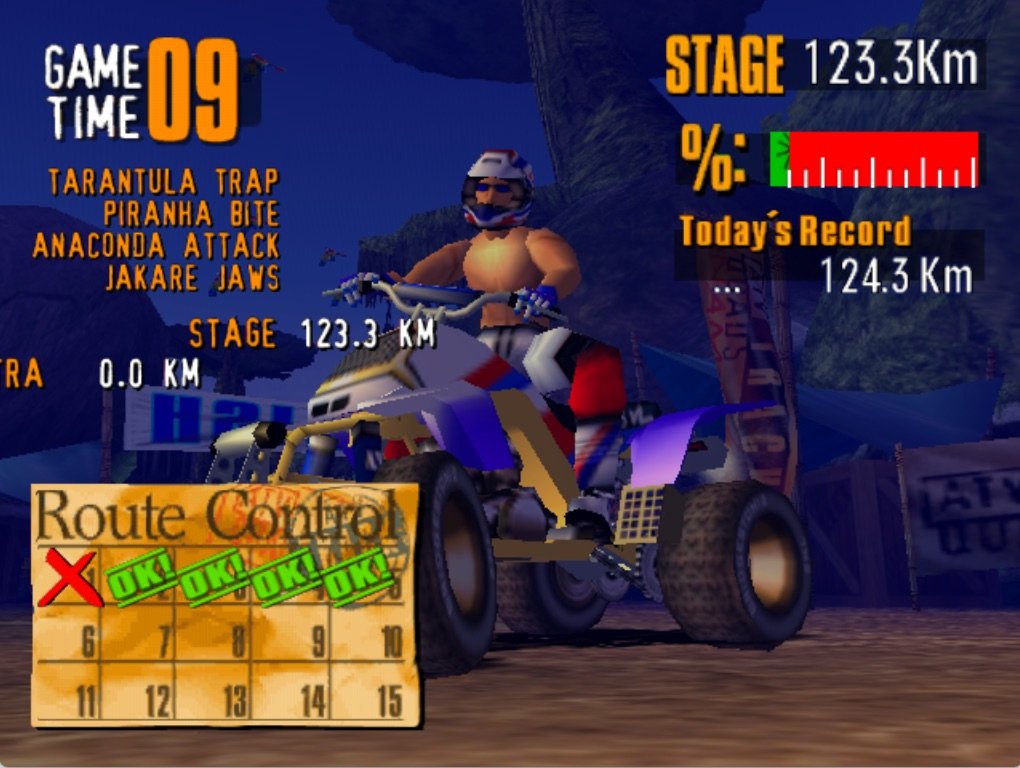Click the Jakare Jaws stage entry
Viewport: 1020px width, 768px height.
click(x=191, y=278)
